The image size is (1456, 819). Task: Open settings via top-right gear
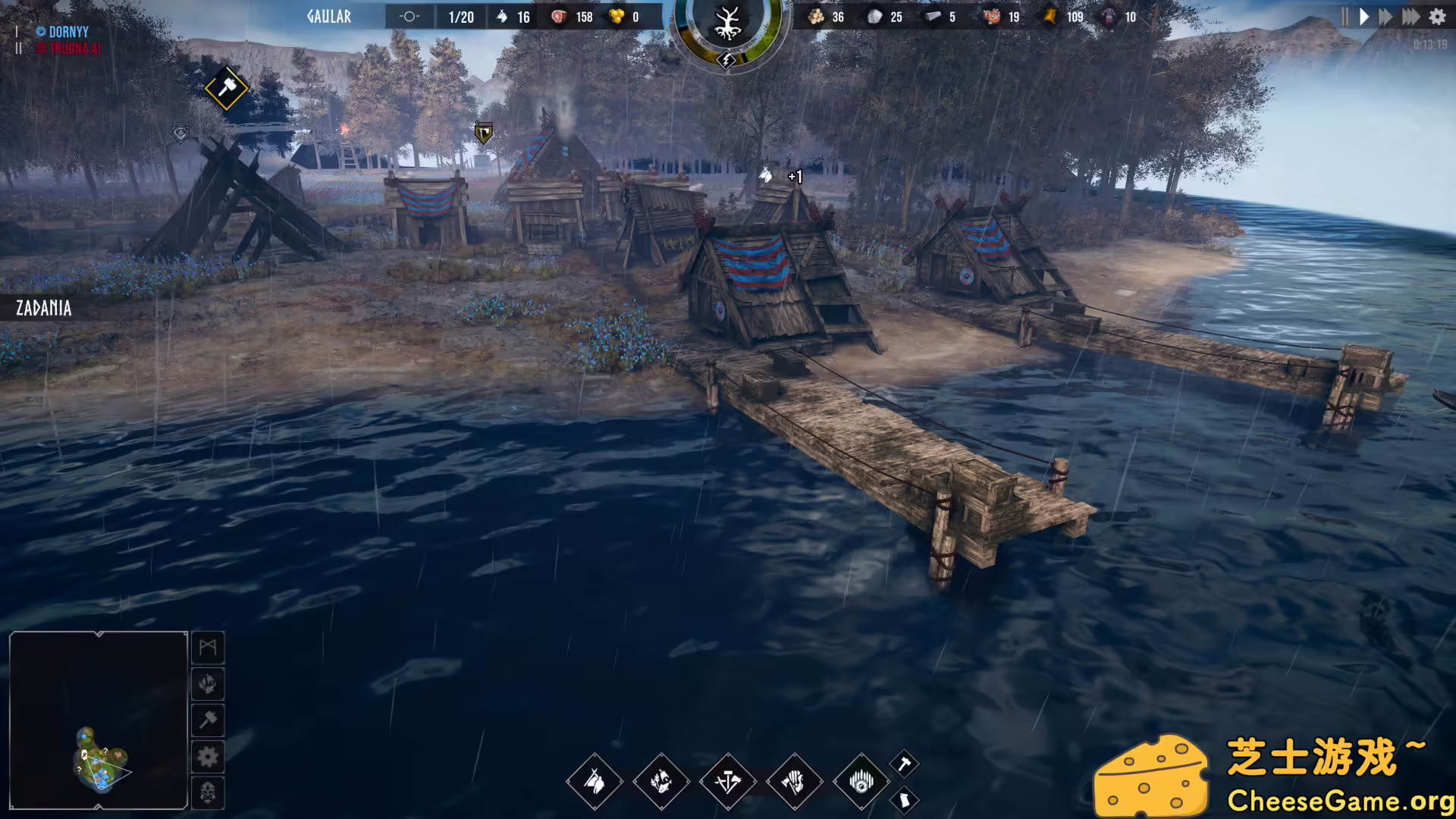click(1437, 17)
